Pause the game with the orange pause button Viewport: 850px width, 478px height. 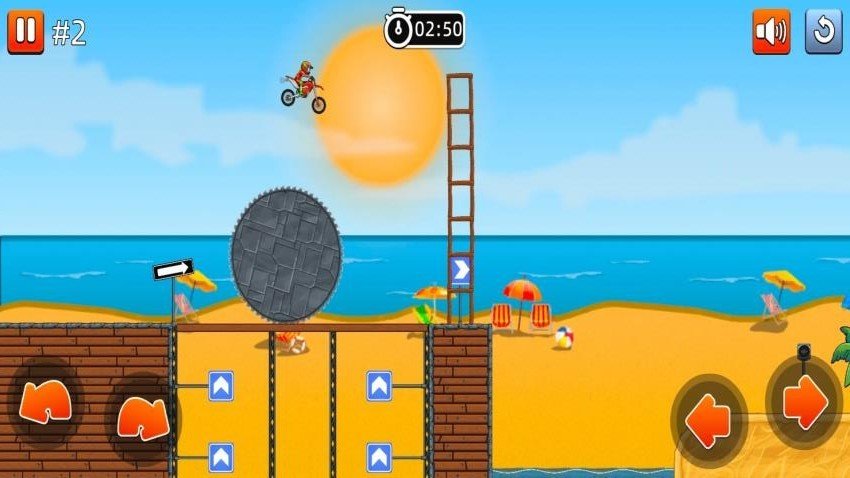coord(25,31)
